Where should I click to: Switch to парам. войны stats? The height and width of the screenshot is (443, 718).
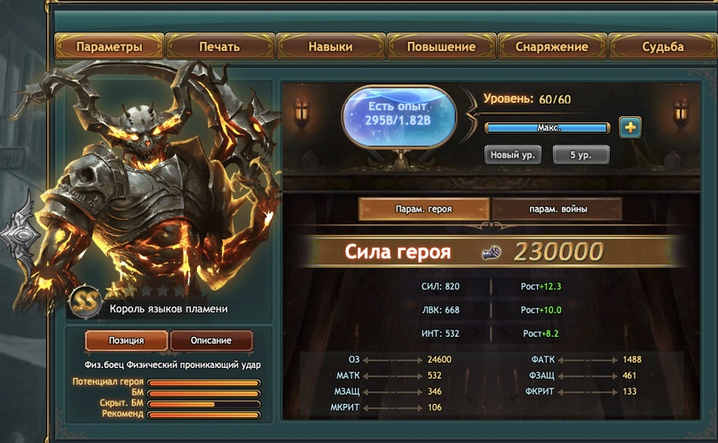pyautogui.click(x=557, y=208)
